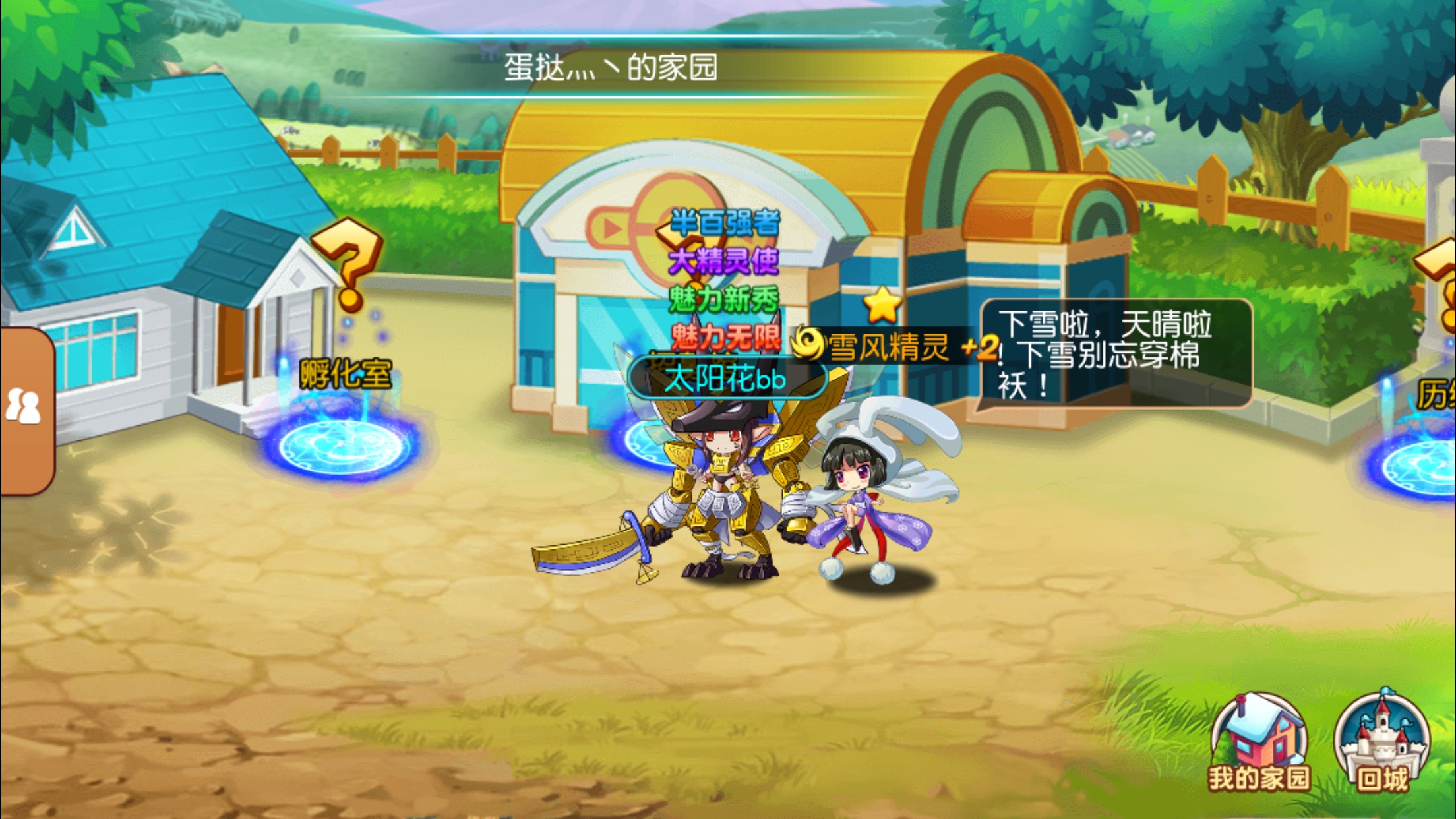Tap the 雪风精灵 pet name label

point(888,348)
